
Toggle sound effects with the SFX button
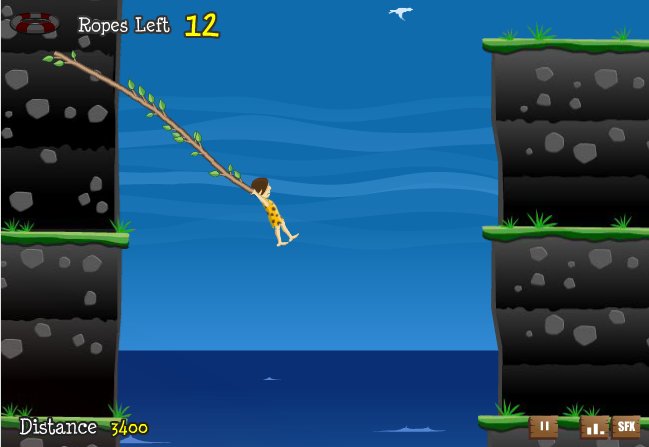(x=626, y=427)
